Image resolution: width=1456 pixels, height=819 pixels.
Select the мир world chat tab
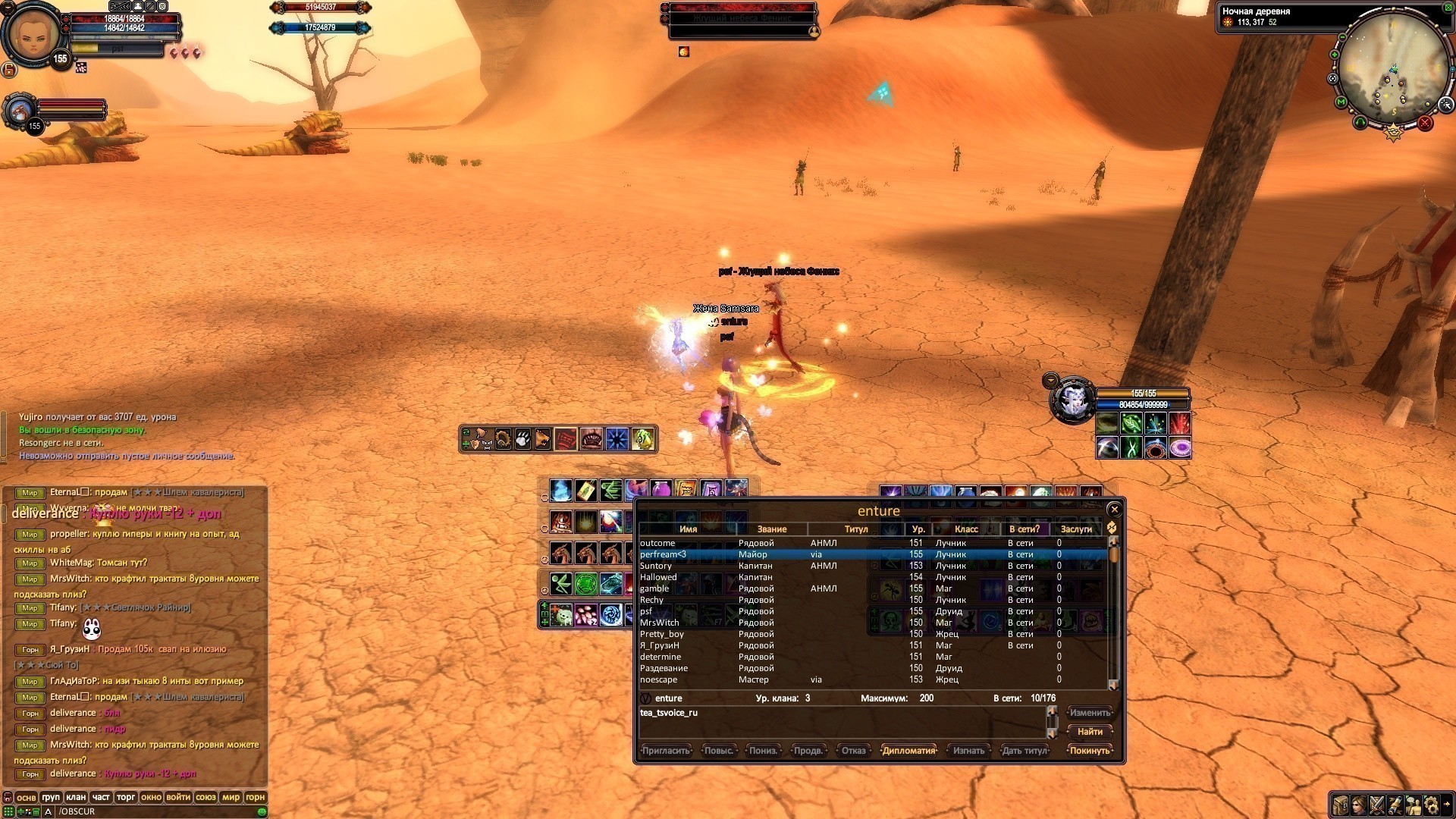(231, 797)
